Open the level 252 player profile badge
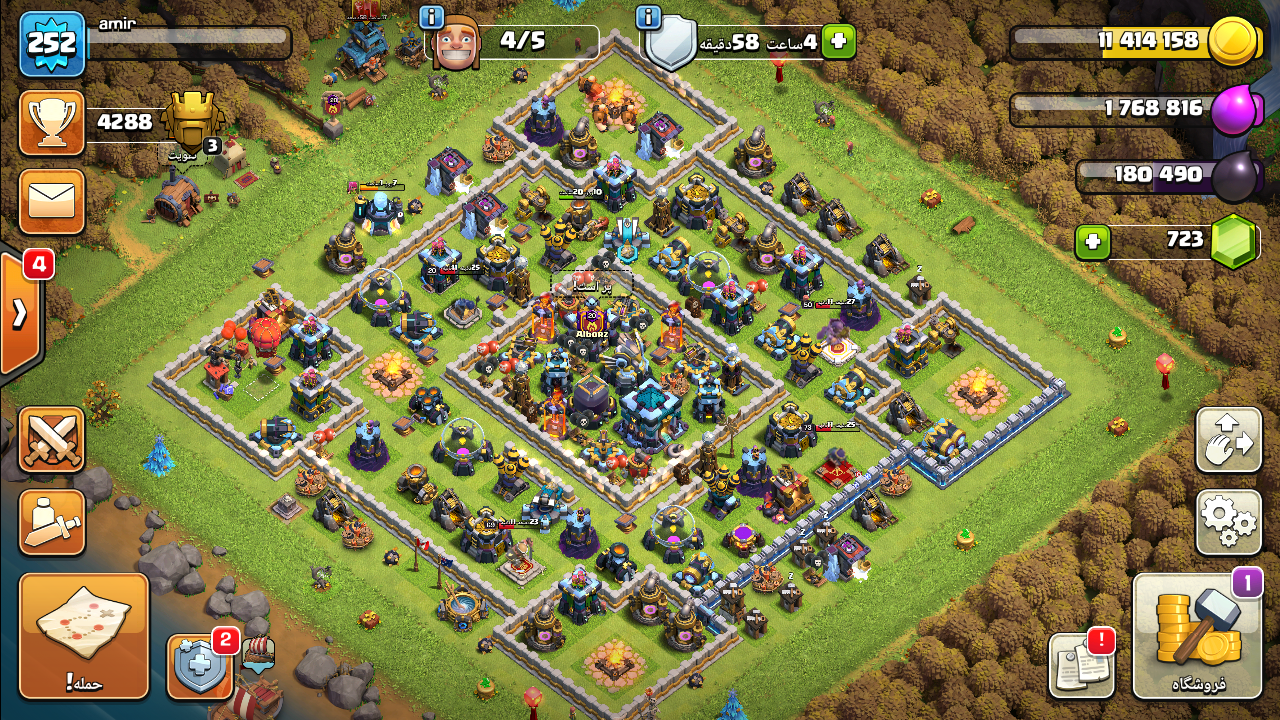The image size is (1280, 720). click(52, 43)
